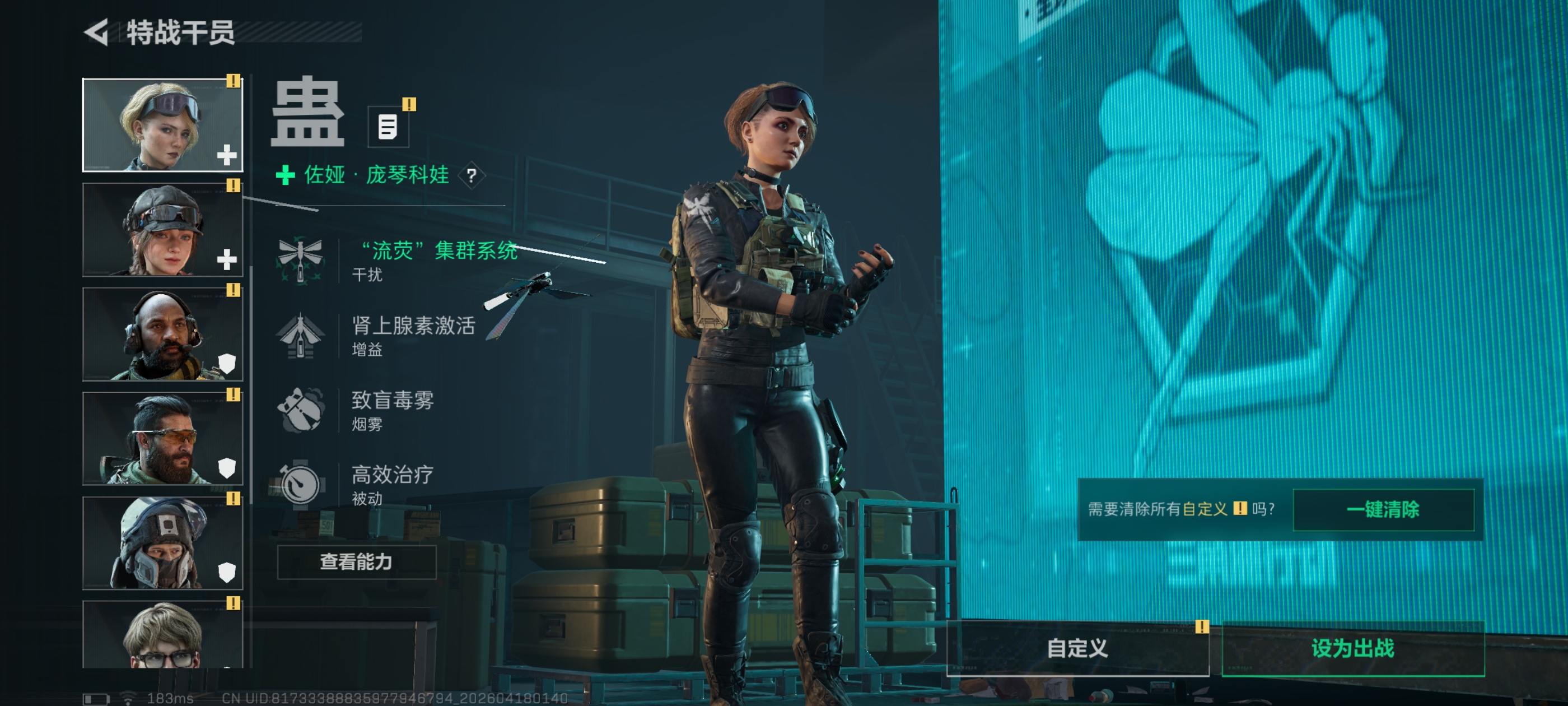1568x706 pixels.
Task: Open the 自定义 customization menu
Action: coord(1077,648)
